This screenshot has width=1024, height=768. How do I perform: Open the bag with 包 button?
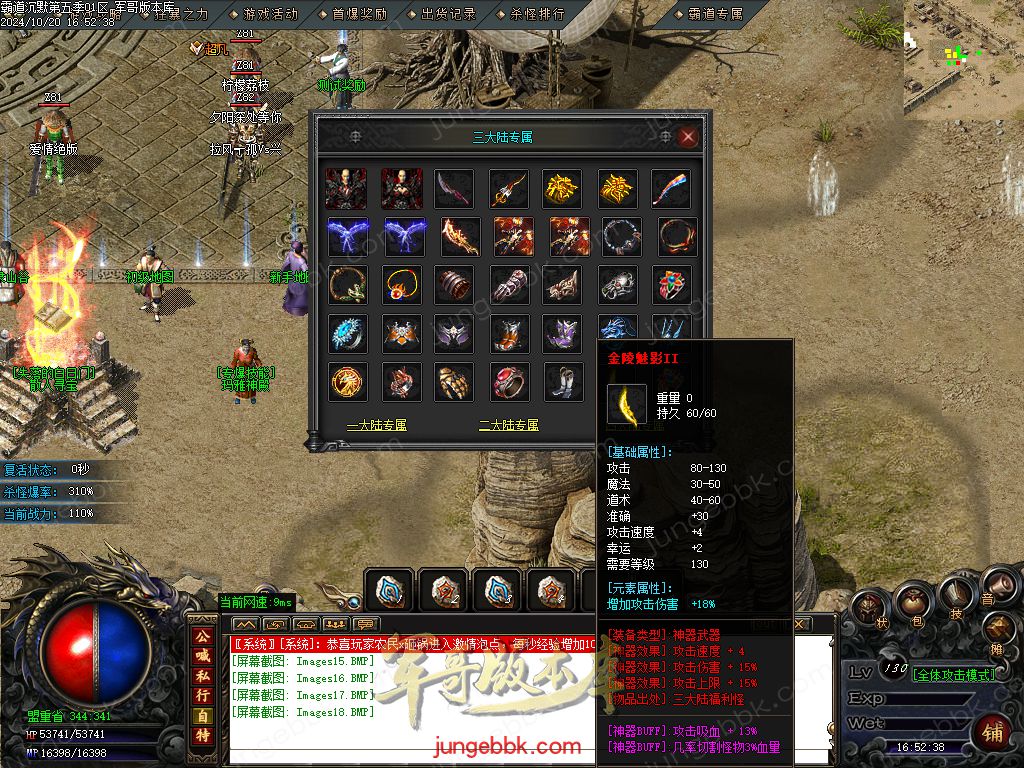coord(912,600)
